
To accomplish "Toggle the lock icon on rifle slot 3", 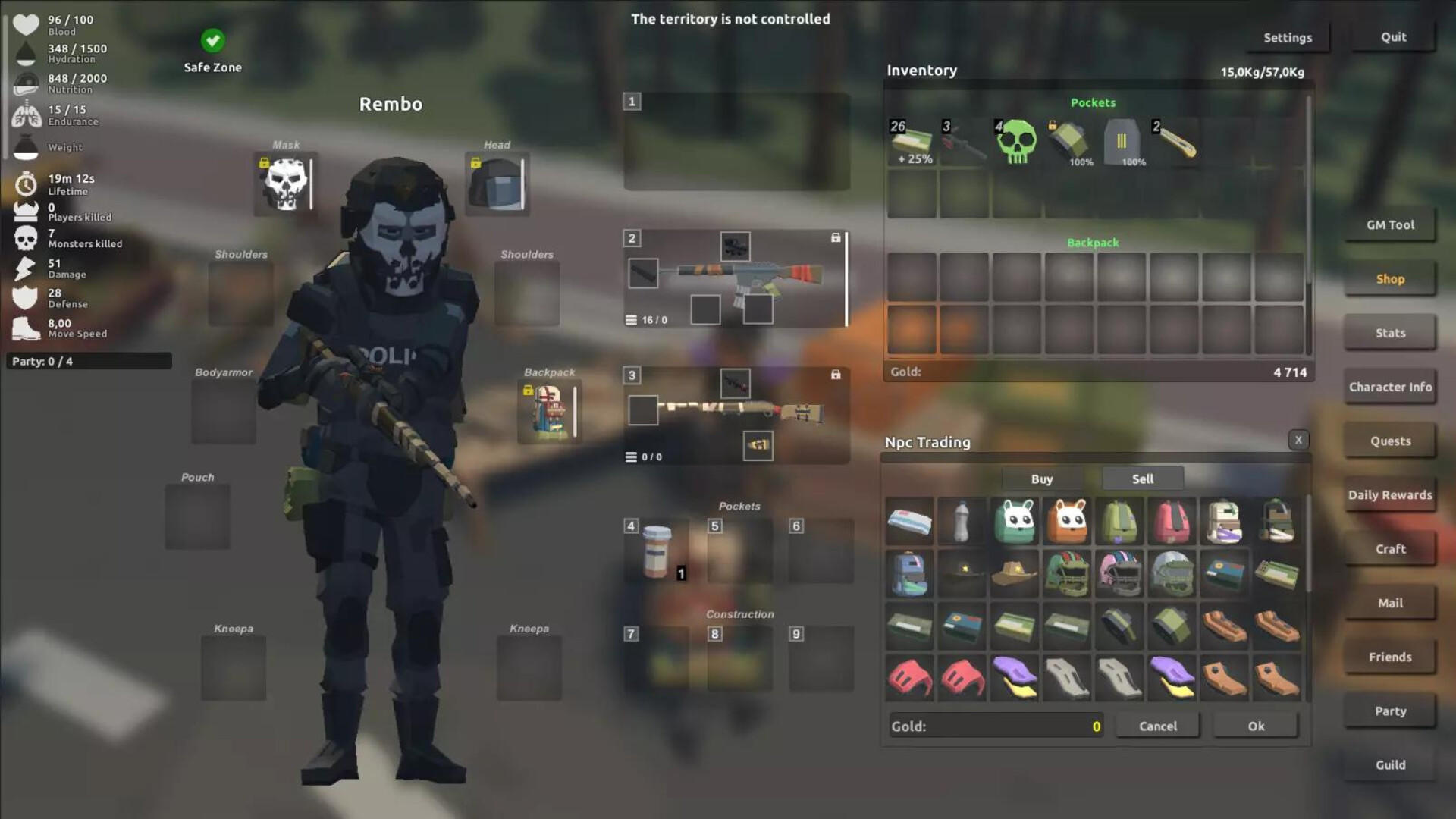I will coord(834,374).
